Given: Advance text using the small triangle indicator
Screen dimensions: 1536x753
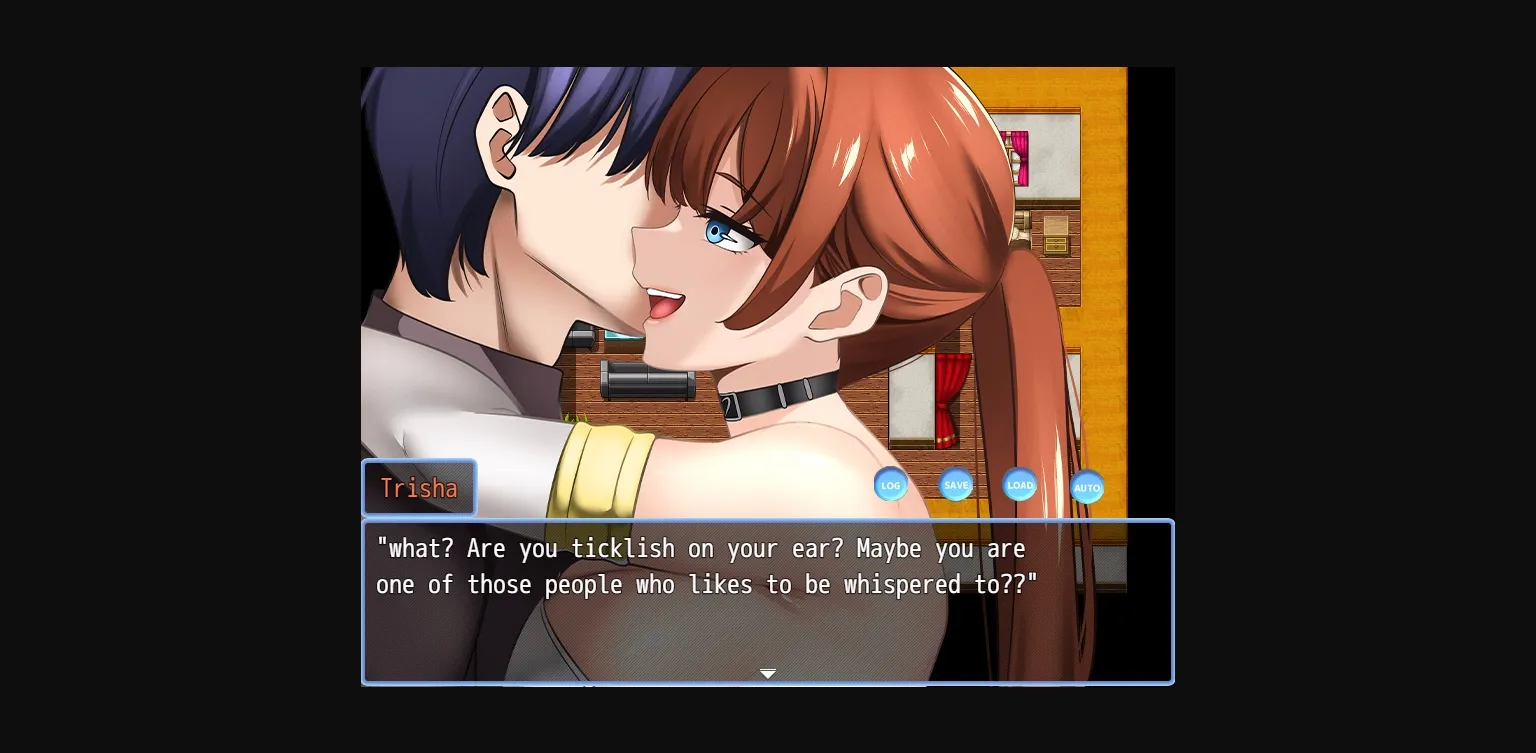Looking at the screenshot, I should click(x=768, y=673).
